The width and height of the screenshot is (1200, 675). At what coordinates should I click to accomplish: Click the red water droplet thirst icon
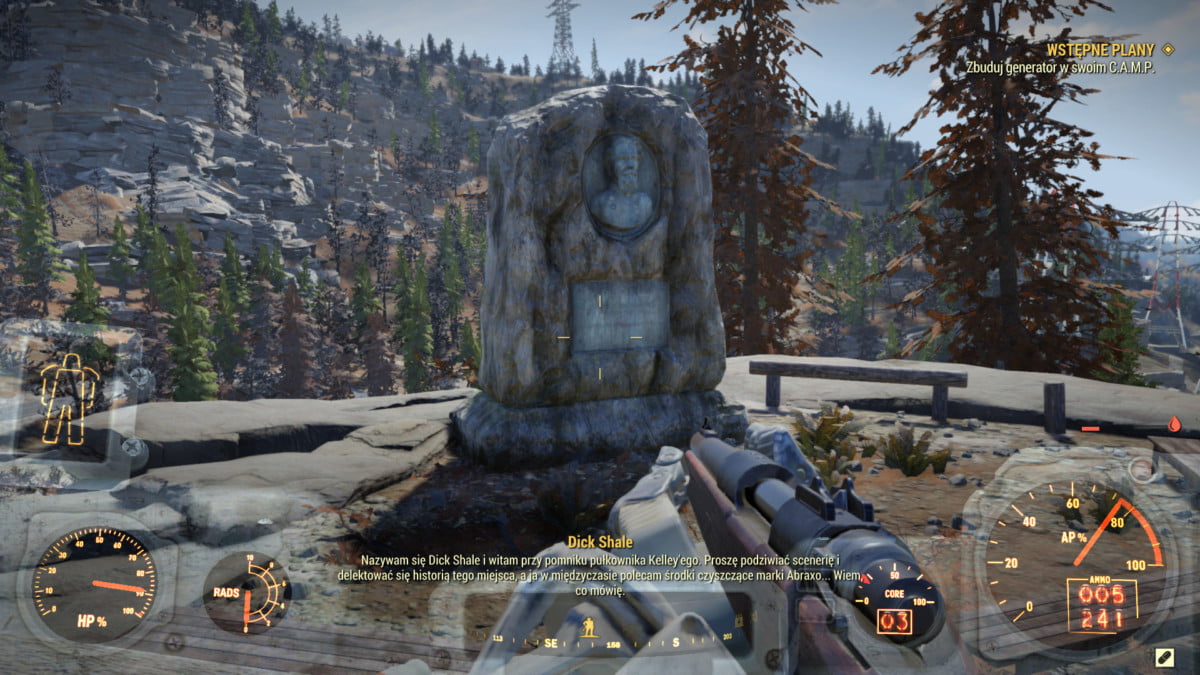click(1173, 424)
